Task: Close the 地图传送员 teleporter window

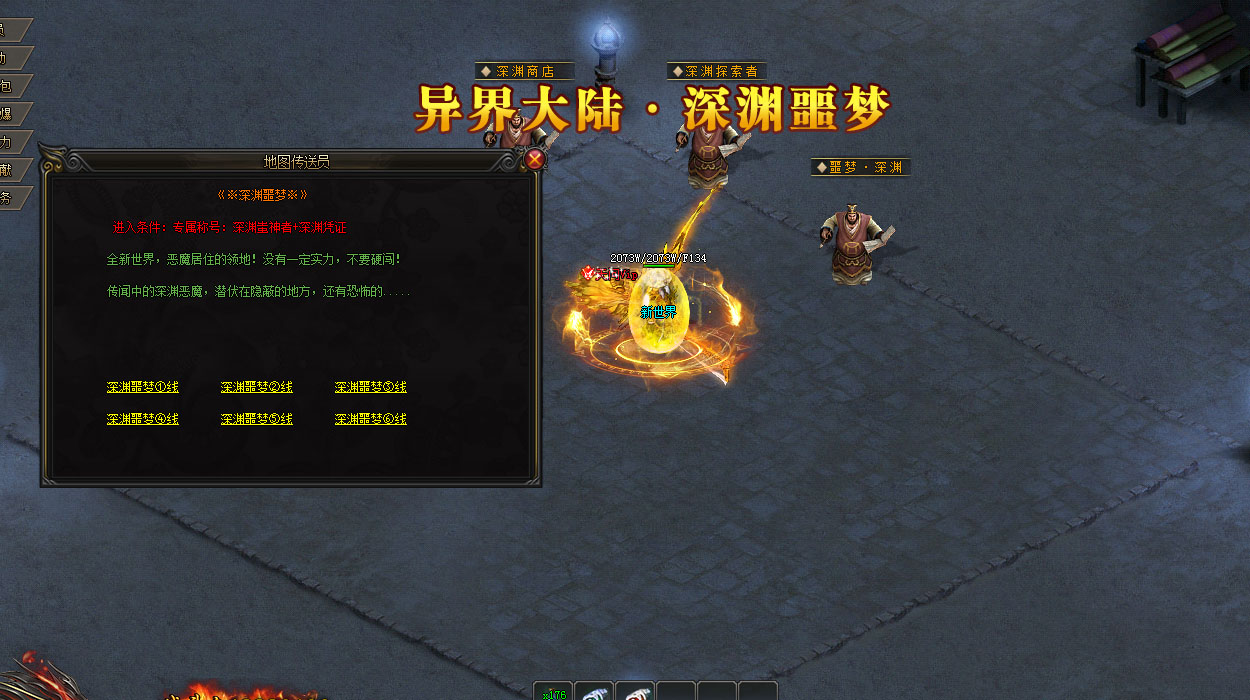Action: click(x=535, y=159)
